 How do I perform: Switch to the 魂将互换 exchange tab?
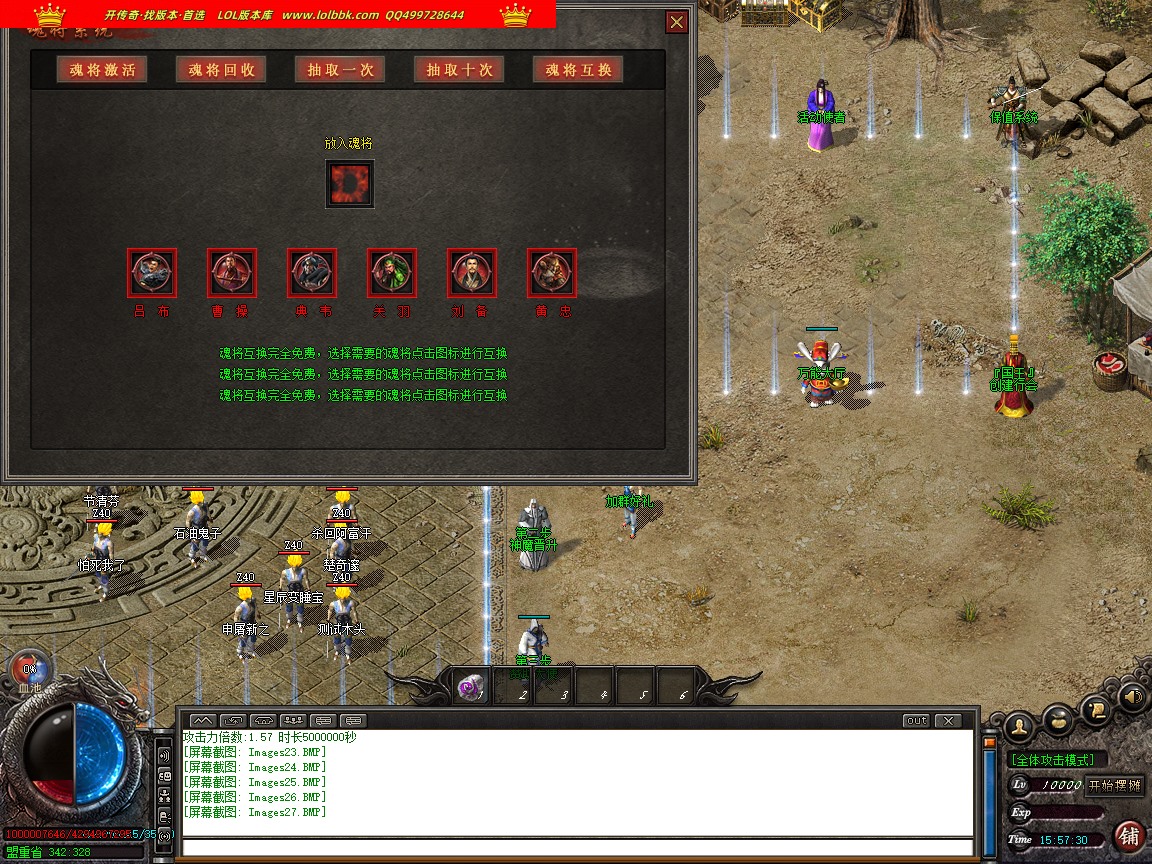[x=579, y=70]
